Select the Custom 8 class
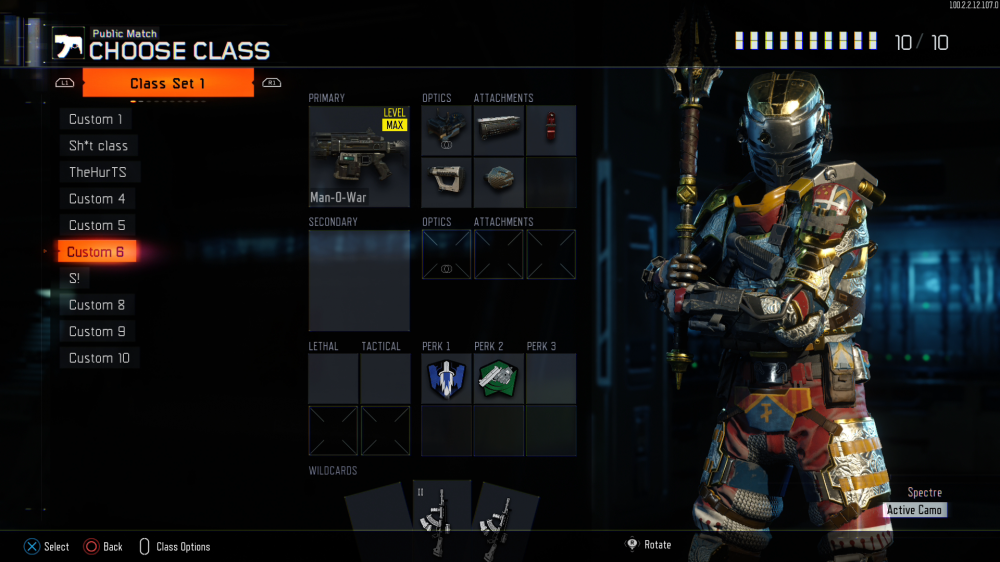 [x=97, y=305]
